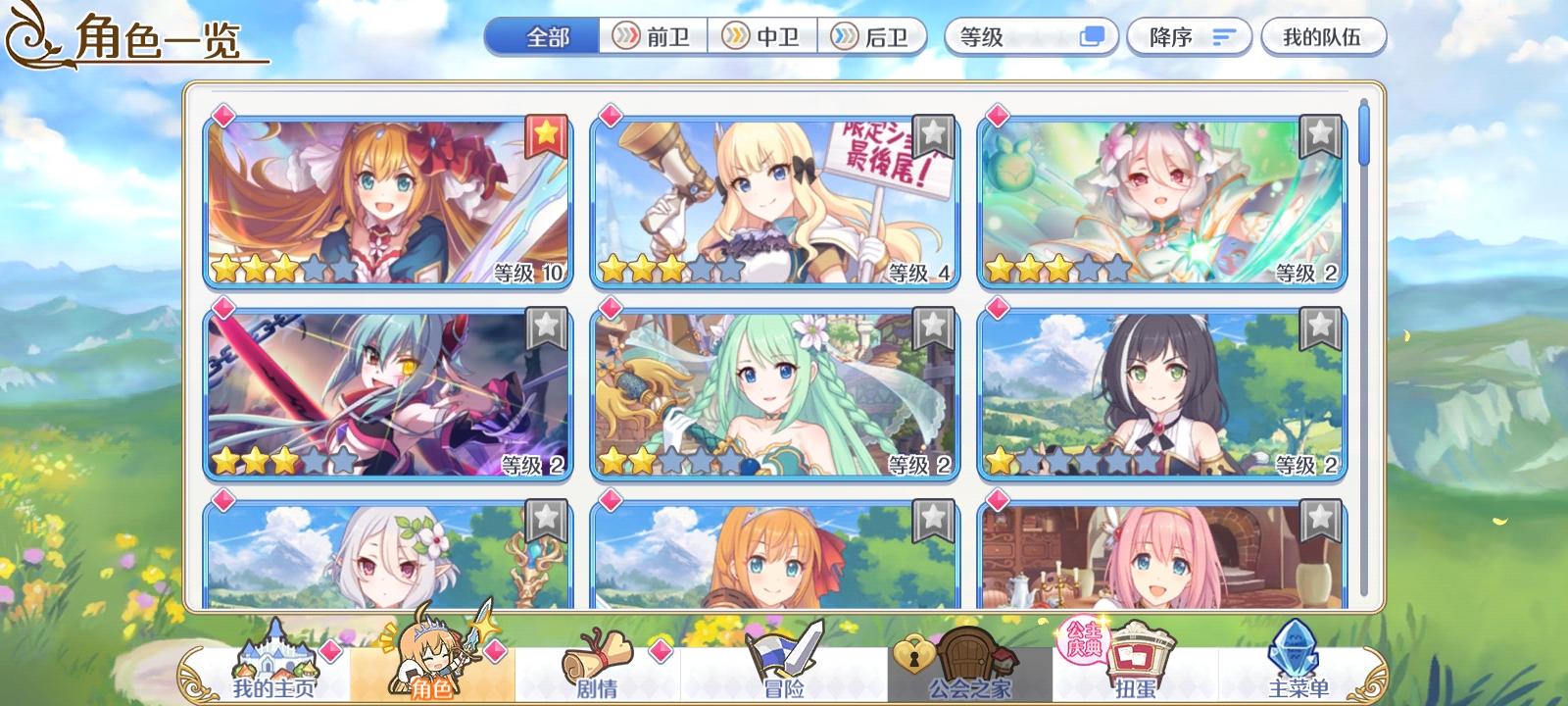Click the copy icon next to 等级

1090,35
